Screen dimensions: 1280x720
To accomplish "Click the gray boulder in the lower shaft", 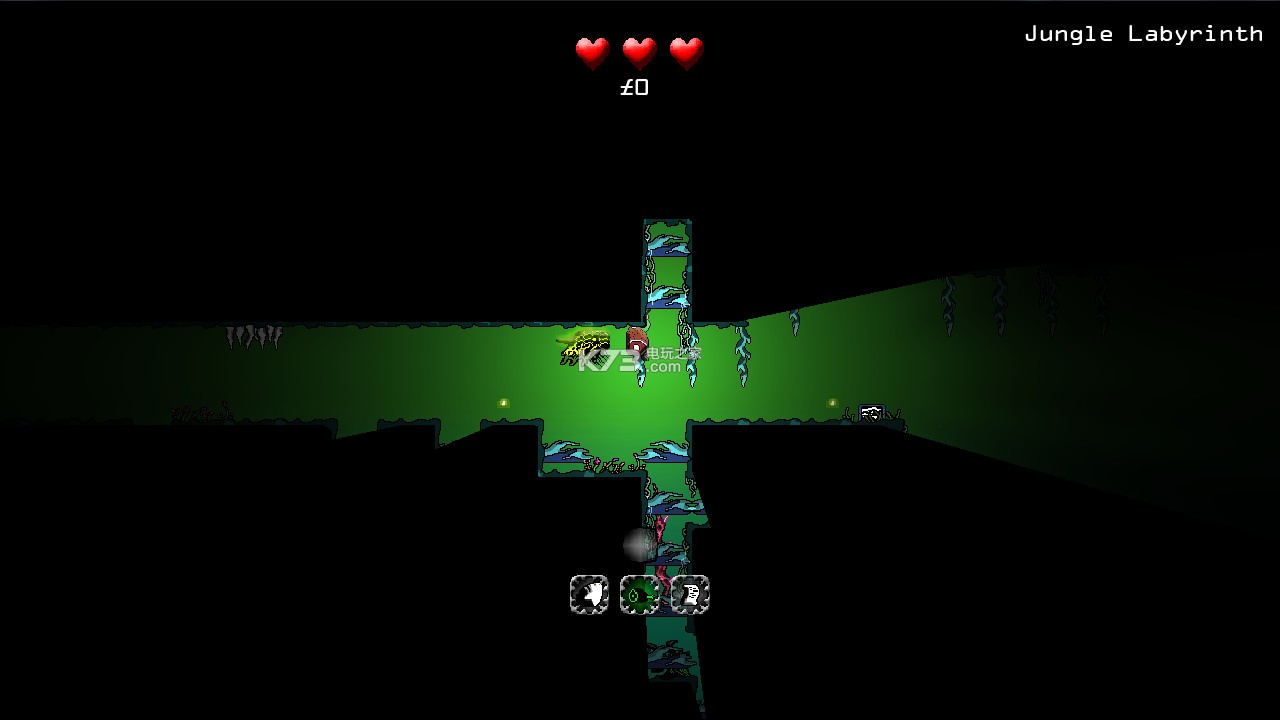I will [638, 545].
